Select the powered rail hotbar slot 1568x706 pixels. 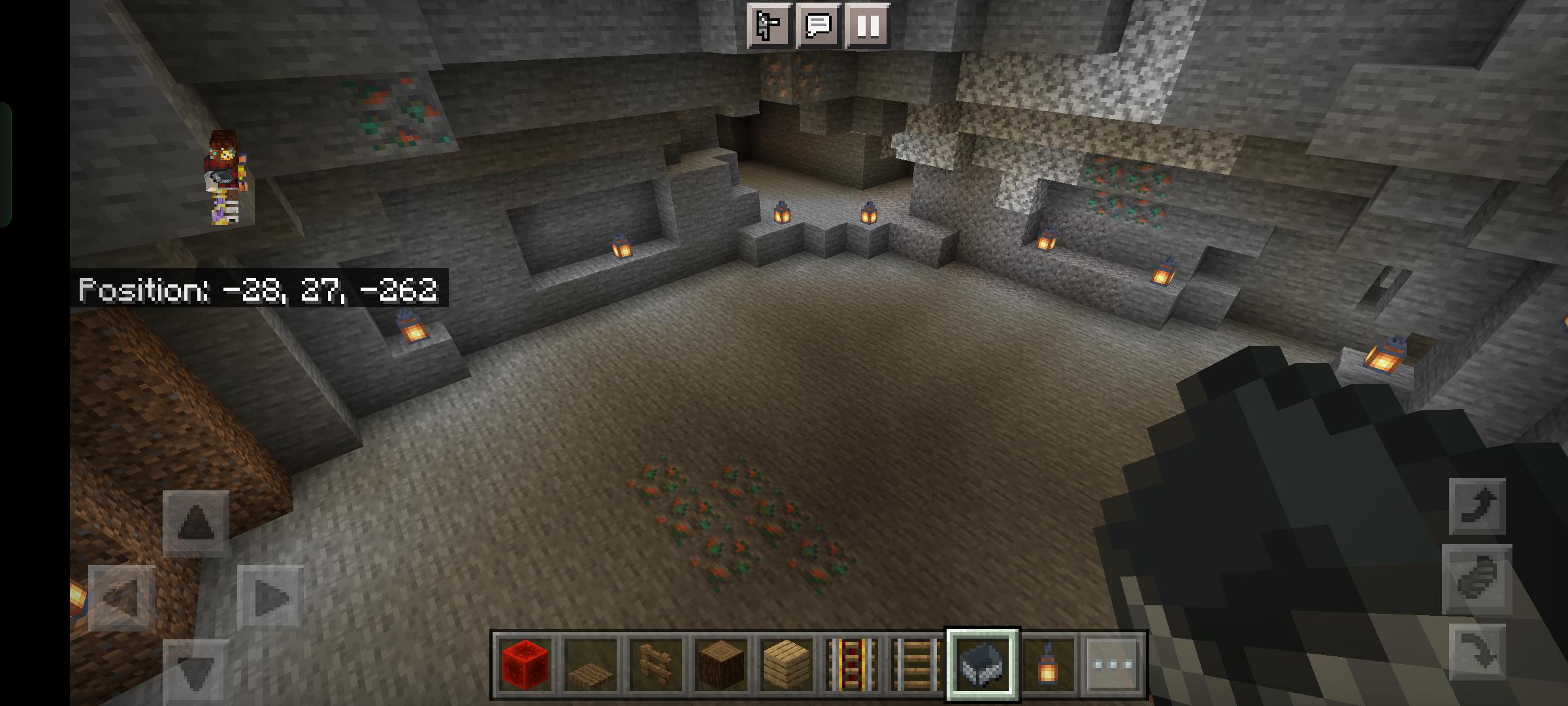point(852,665)
